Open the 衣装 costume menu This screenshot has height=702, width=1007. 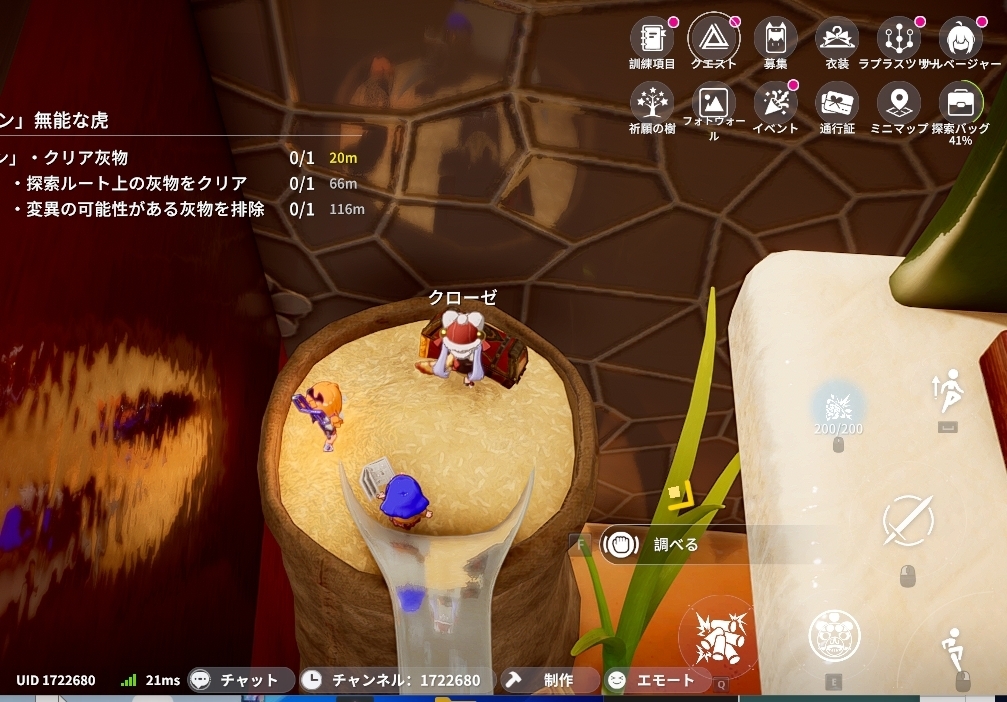click(837, 39)
